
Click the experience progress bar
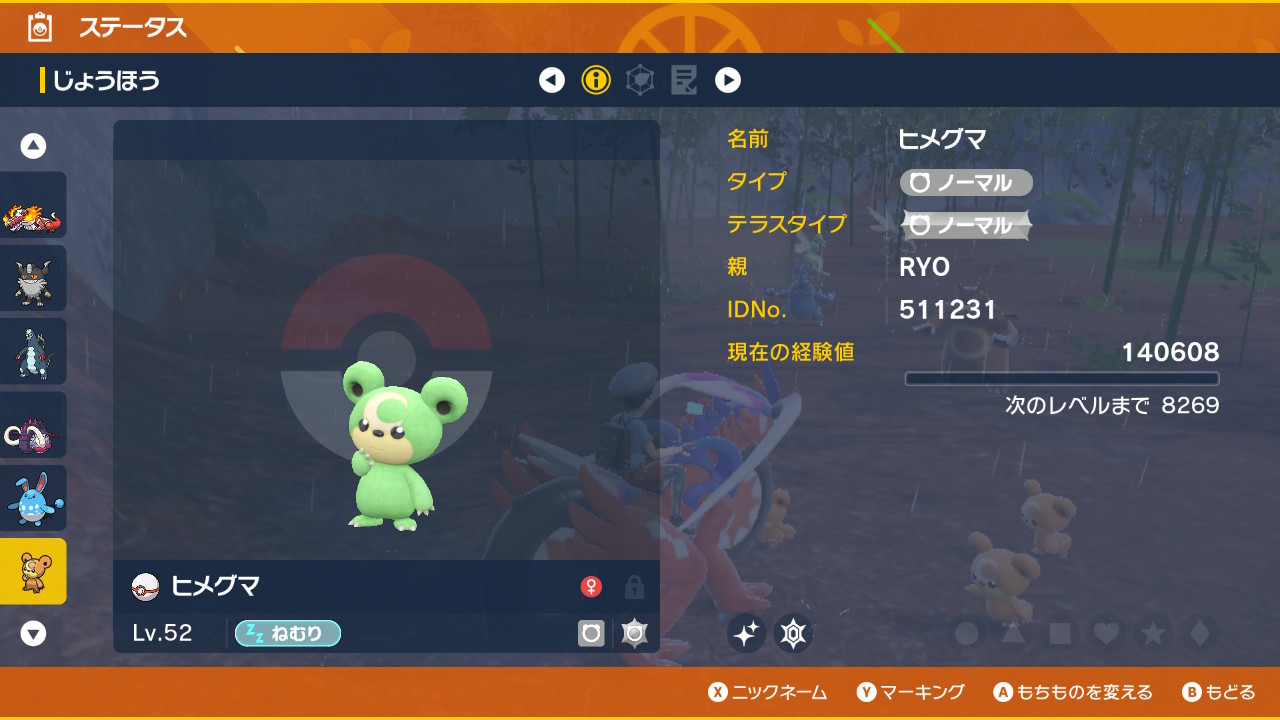point(1063,378)
